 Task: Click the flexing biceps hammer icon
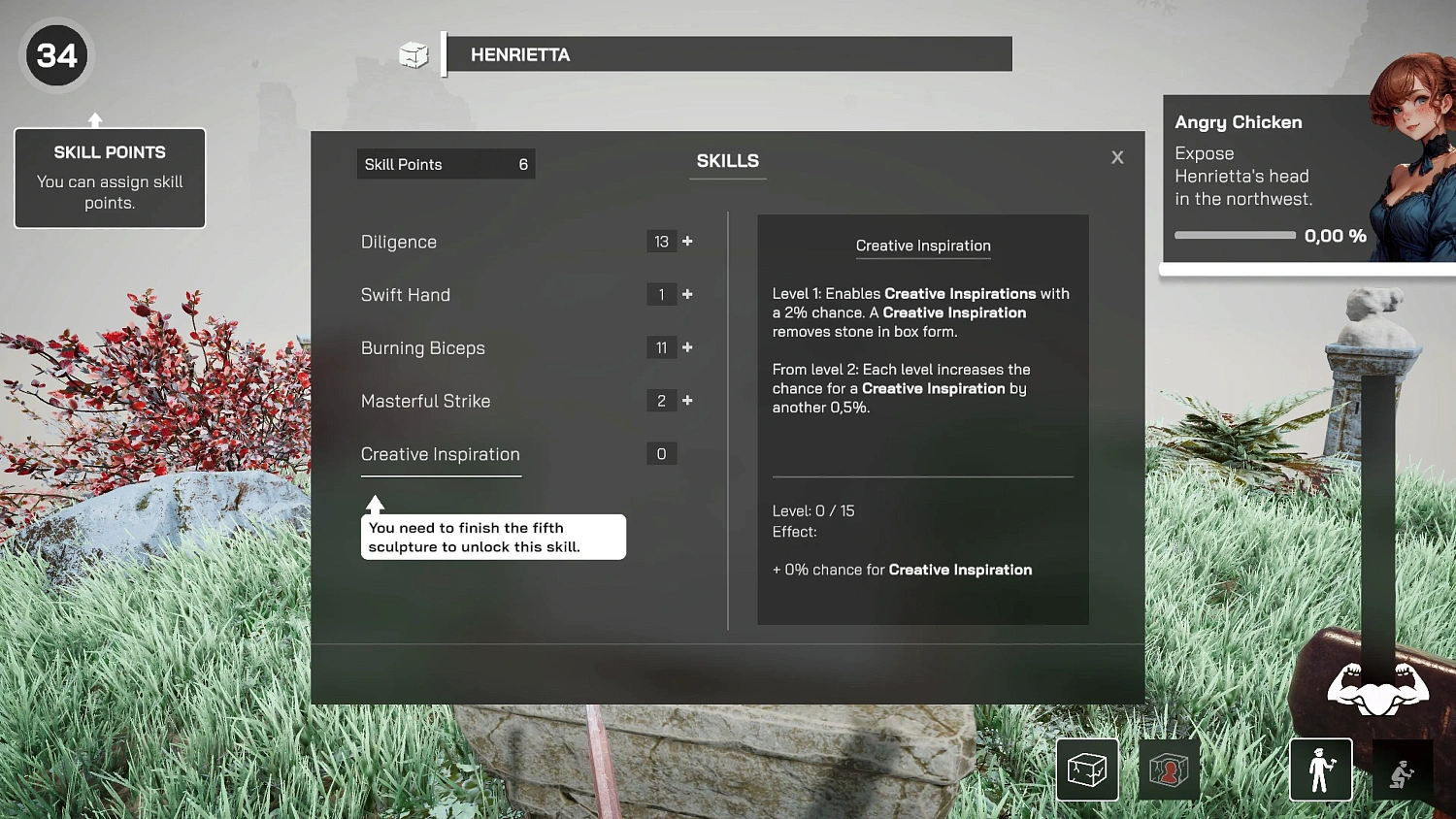[x=1377, y=691]
